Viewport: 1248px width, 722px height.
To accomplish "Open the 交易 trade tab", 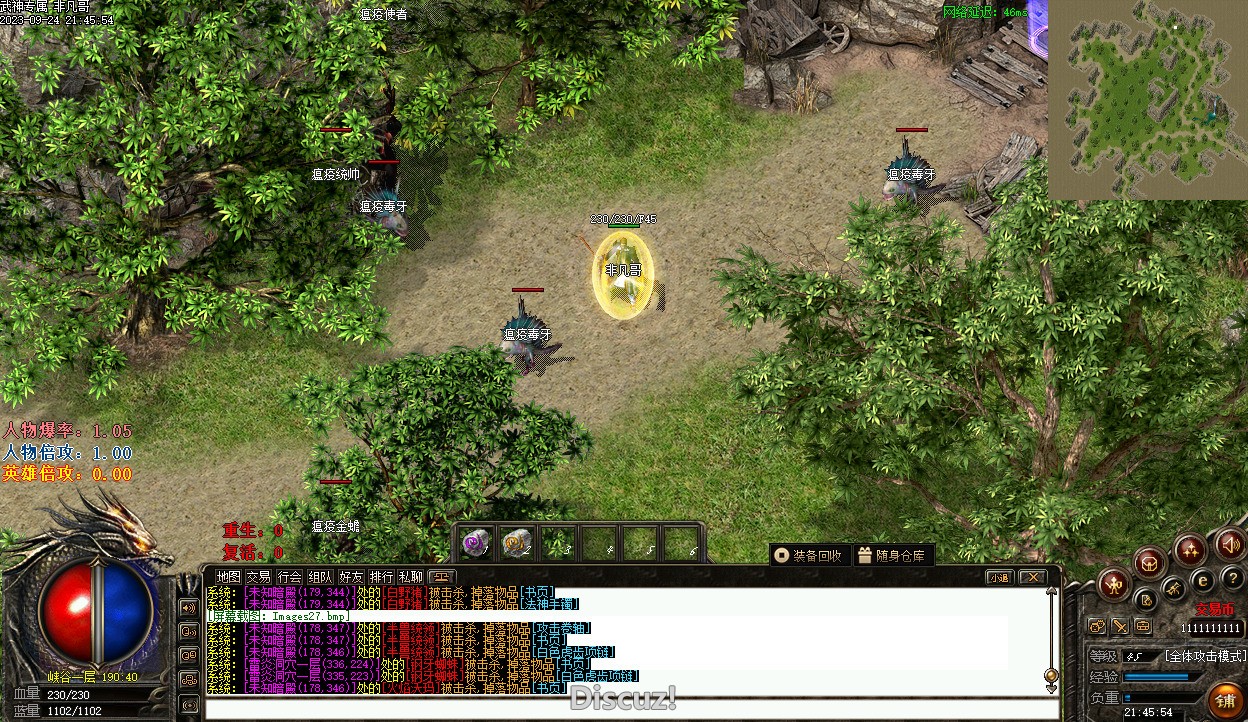I will pyautogui.click(x=259, y=577).
